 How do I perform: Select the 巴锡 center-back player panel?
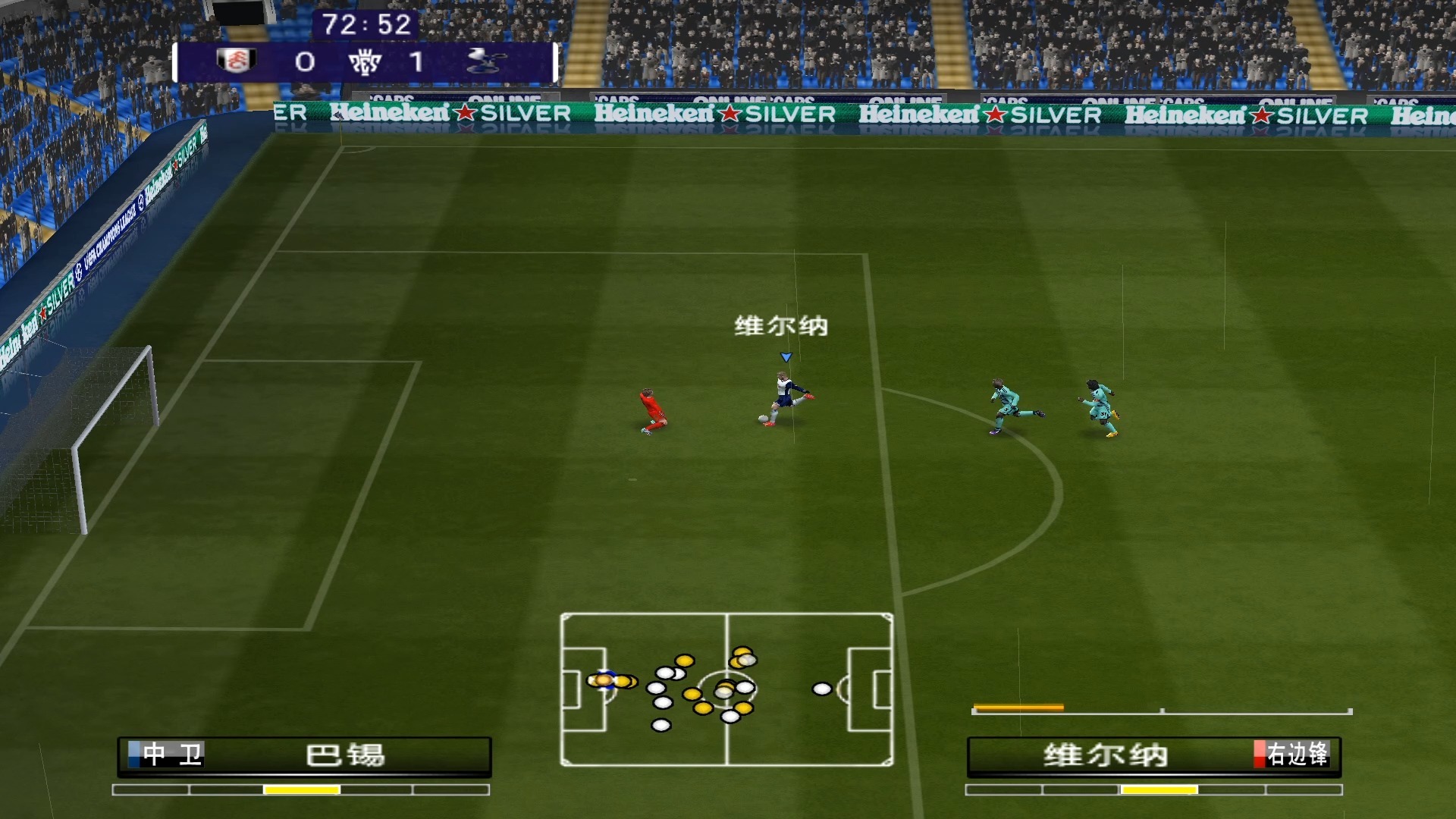[304, 755]
